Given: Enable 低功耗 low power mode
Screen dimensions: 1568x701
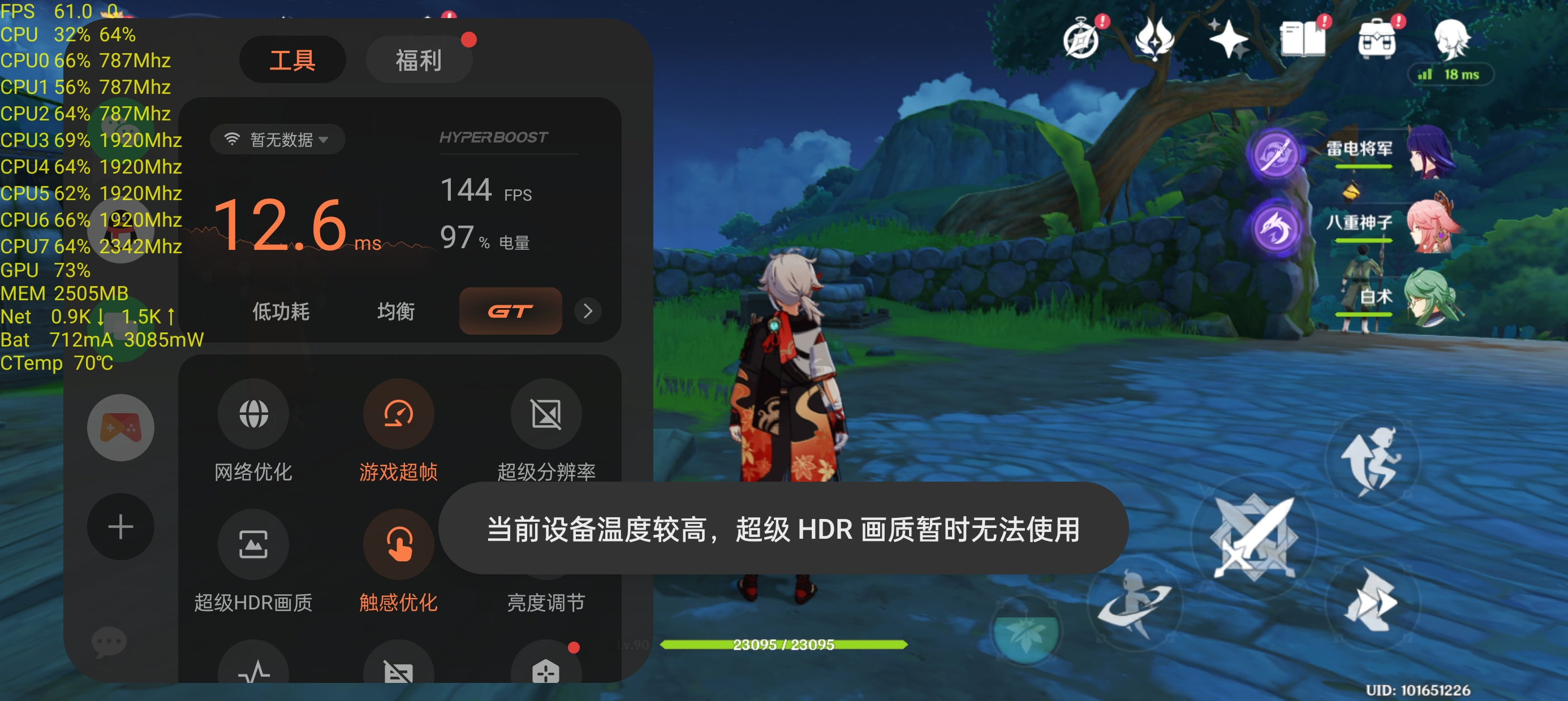Looking at the screenshot, I should (x=280, y=311).
